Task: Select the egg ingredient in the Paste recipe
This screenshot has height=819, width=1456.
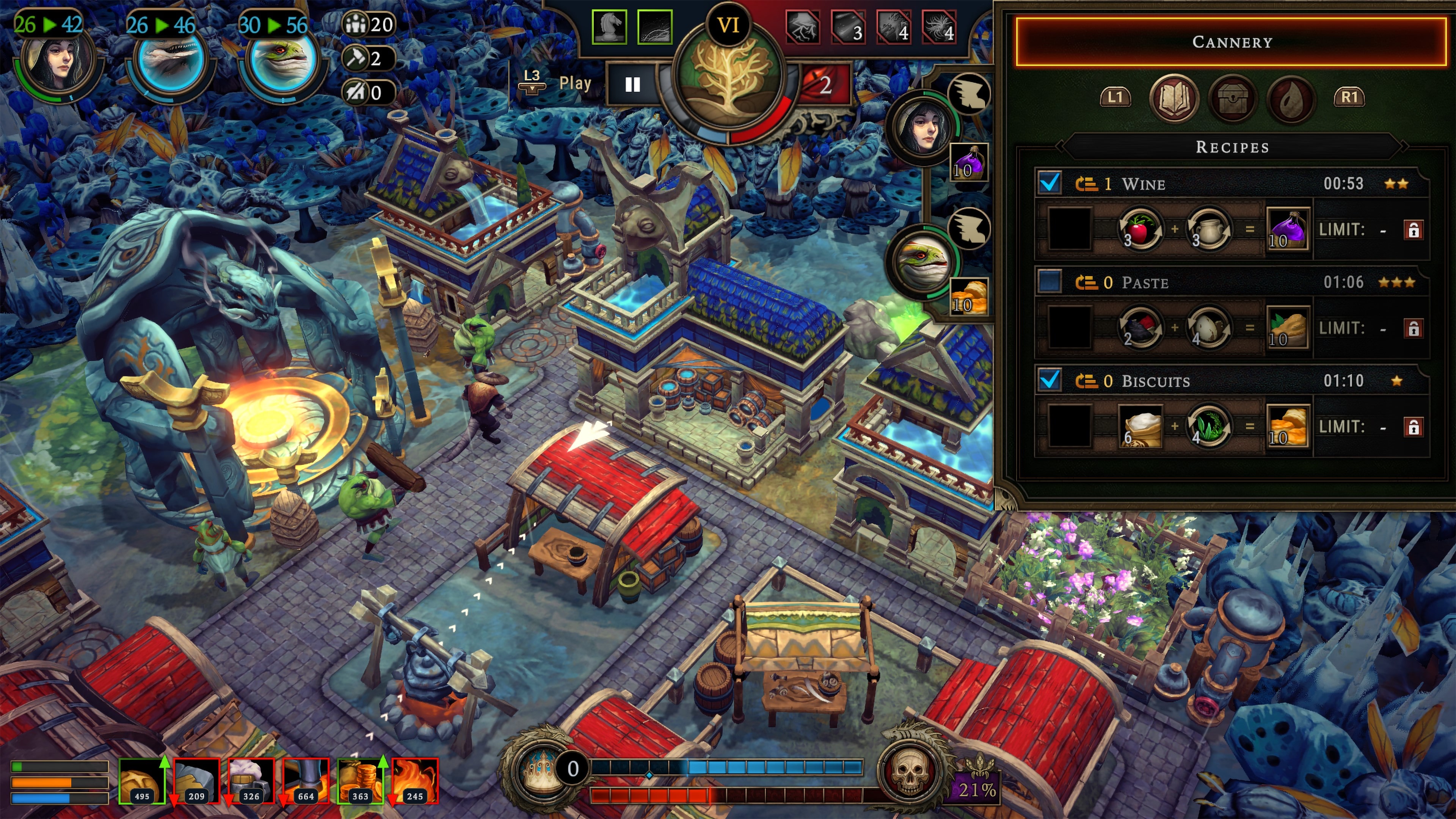Action: point(1208,328)
